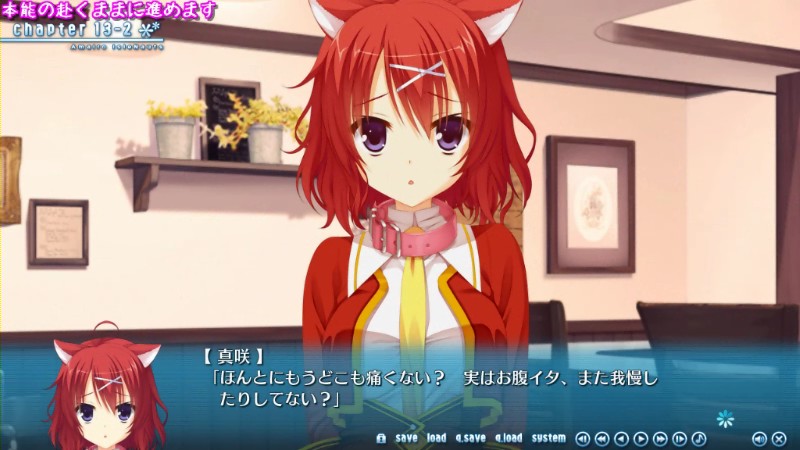Toggle the padlock lock icon
This screenshot has width=800, height=450.
click(380, 438)
